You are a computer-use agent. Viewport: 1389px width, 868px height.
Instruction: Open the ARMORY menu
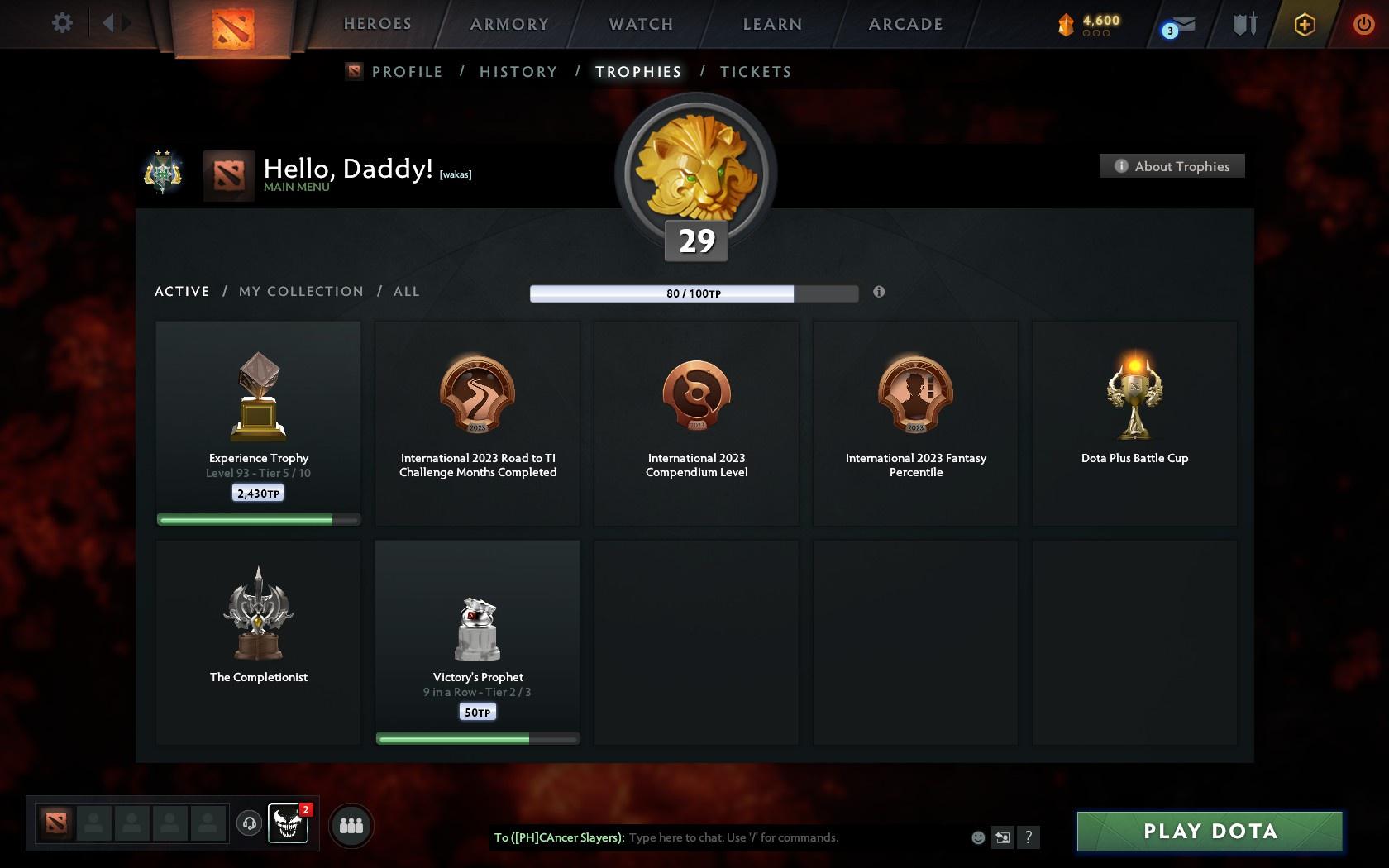click(509, 24)
